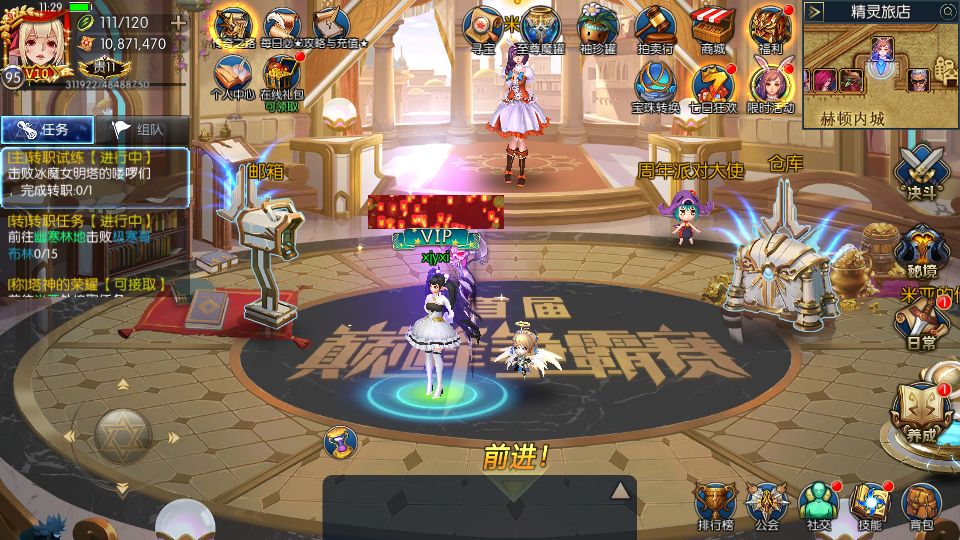Open 限时活动 limited-time events
Screen dimensions: 960x540
point(770,88)
